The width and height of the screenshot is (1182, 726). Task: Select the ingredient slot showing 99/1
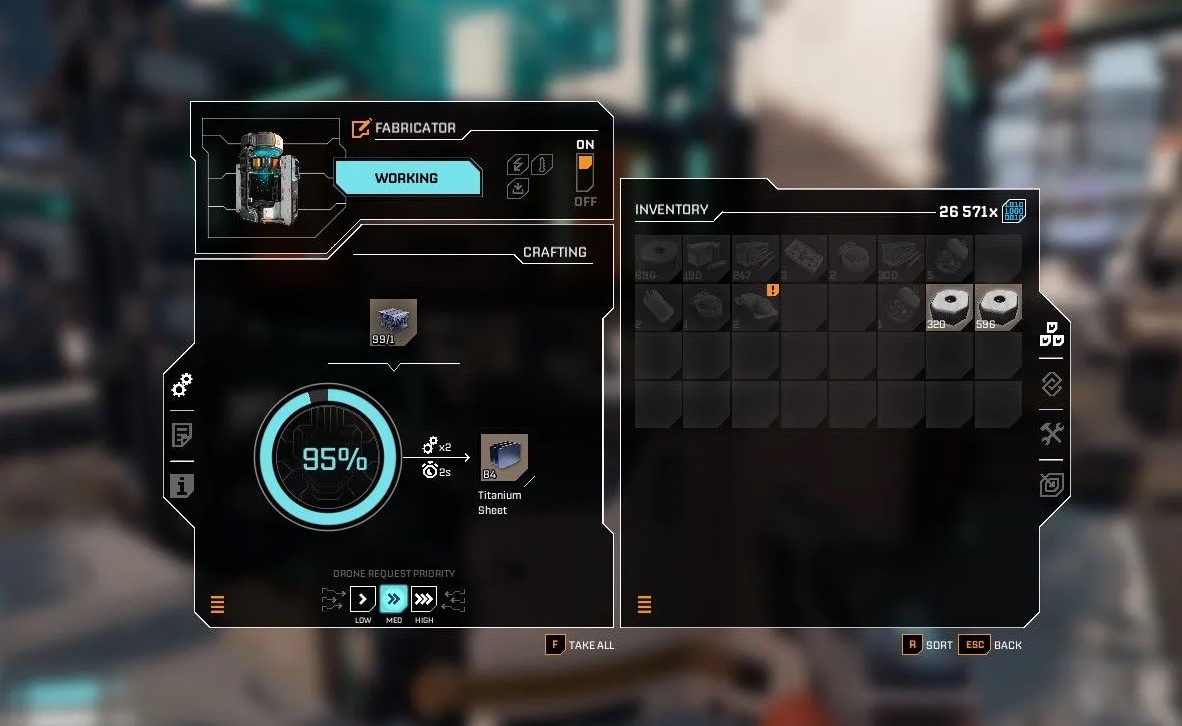tap(393, 320)
